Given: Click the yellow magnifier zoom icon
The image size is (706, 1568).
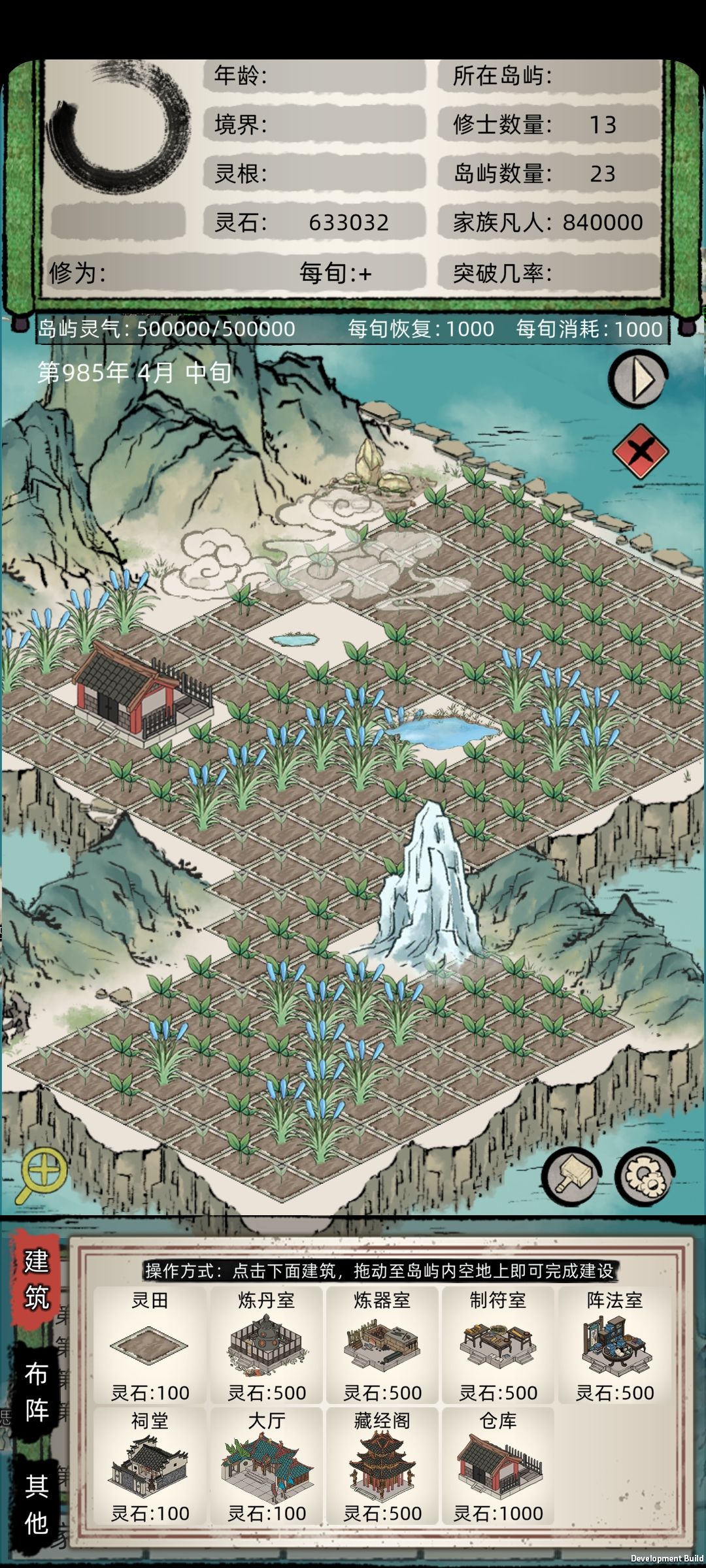Looking at the screenshot, I should (42, 1175).
